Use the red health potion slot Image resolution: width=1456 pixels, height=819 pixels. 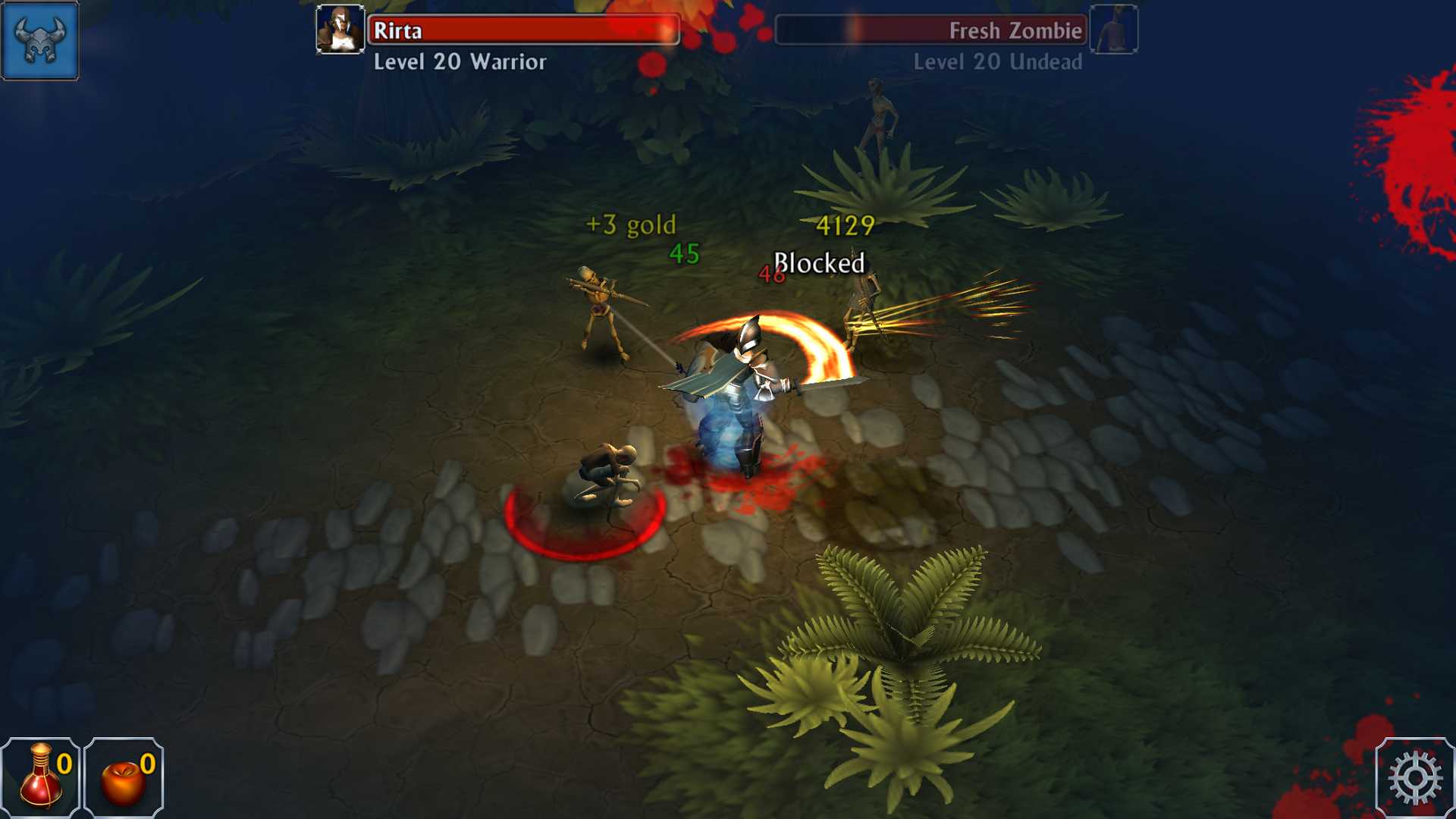(41, 777)
